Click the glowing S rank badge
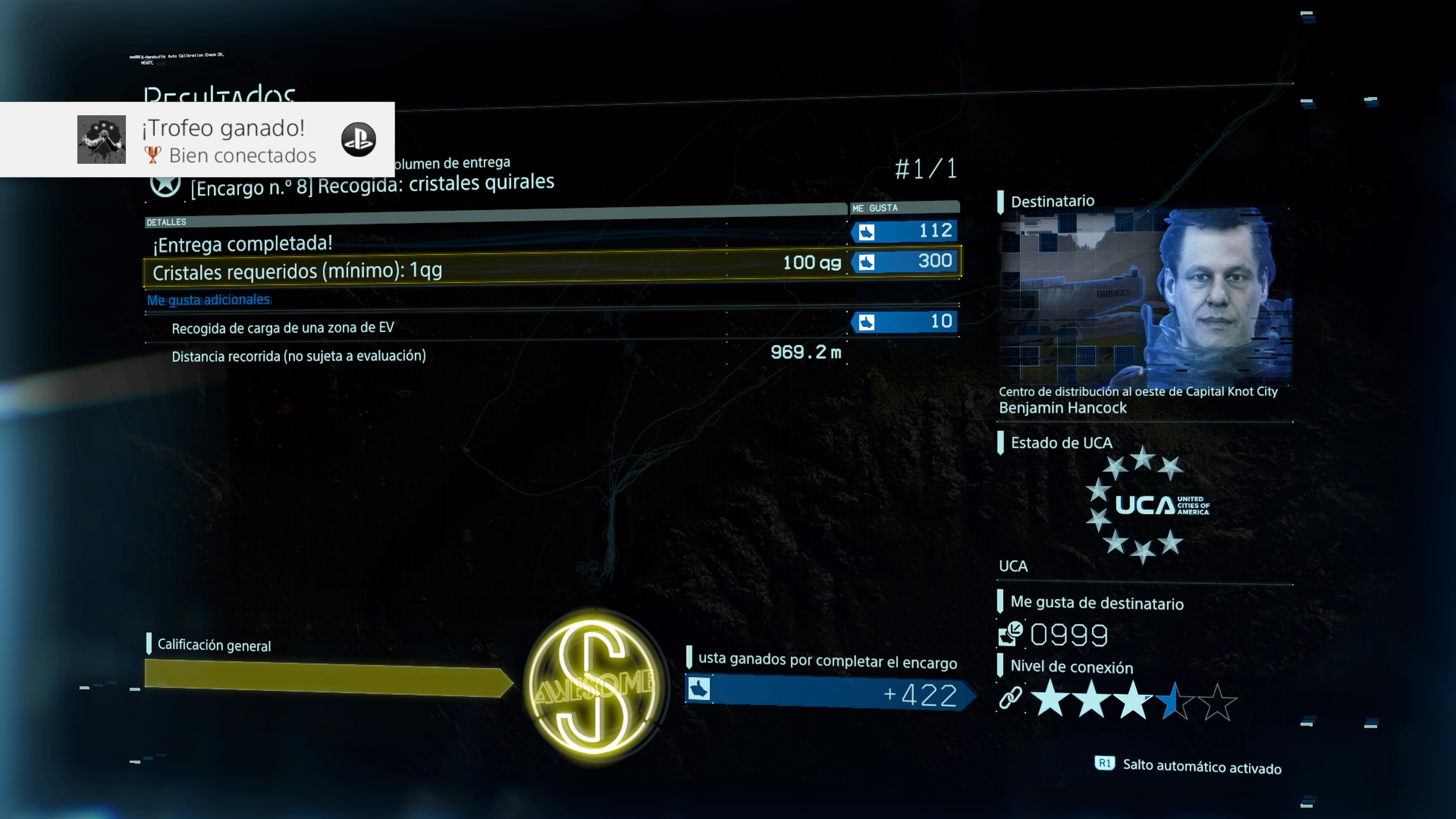Screen dimensions: 1456x819 coord(593,685)
